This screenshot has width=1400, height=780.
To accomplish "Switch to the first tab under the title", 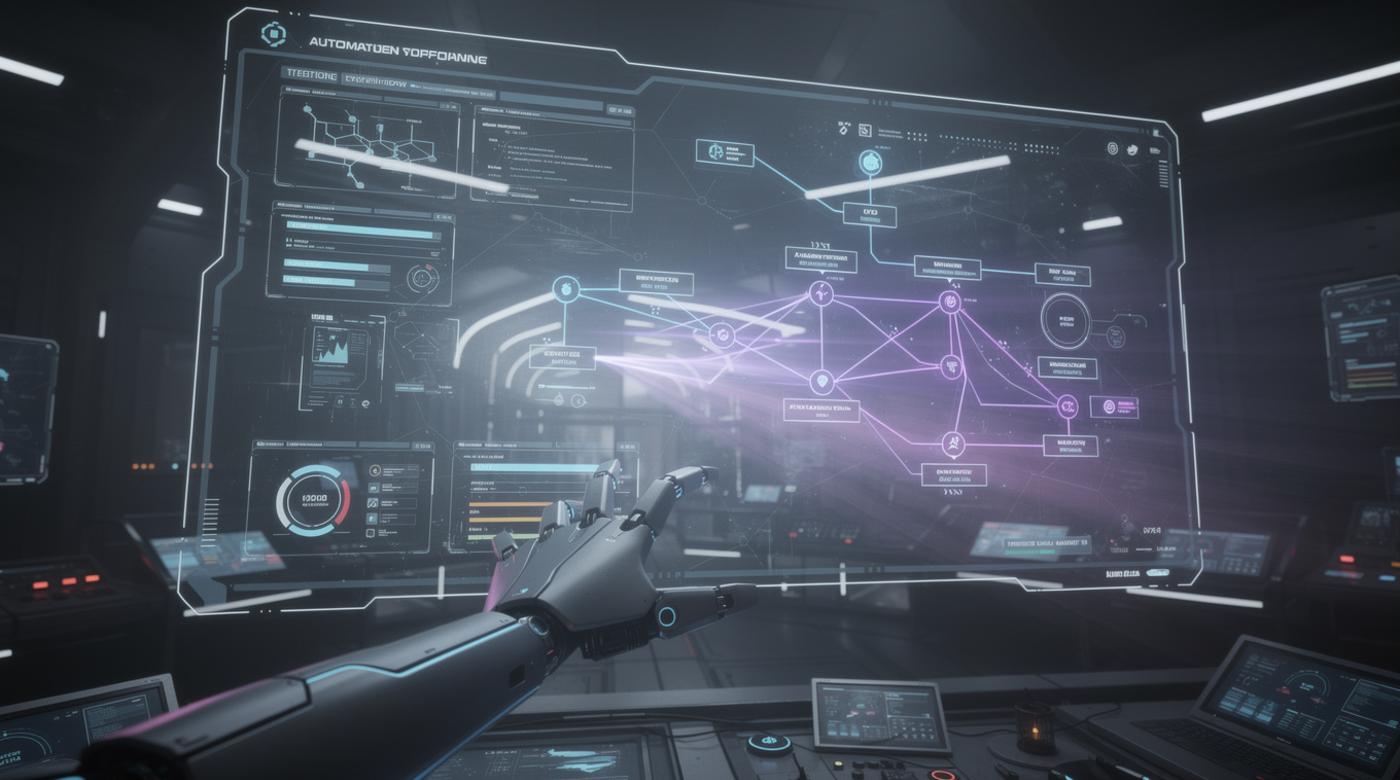I will click(x=311, y=75).
